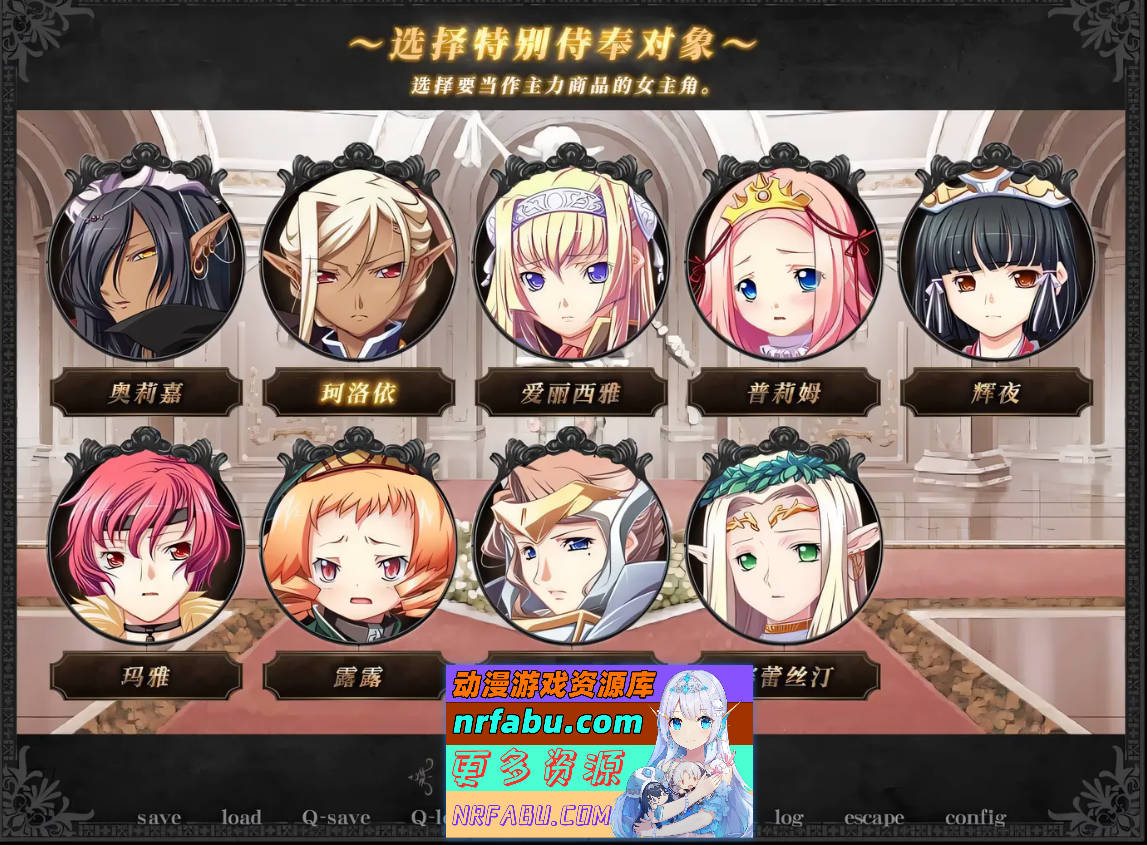Open the save menu
1147x845 pixels.
(159, 818)
